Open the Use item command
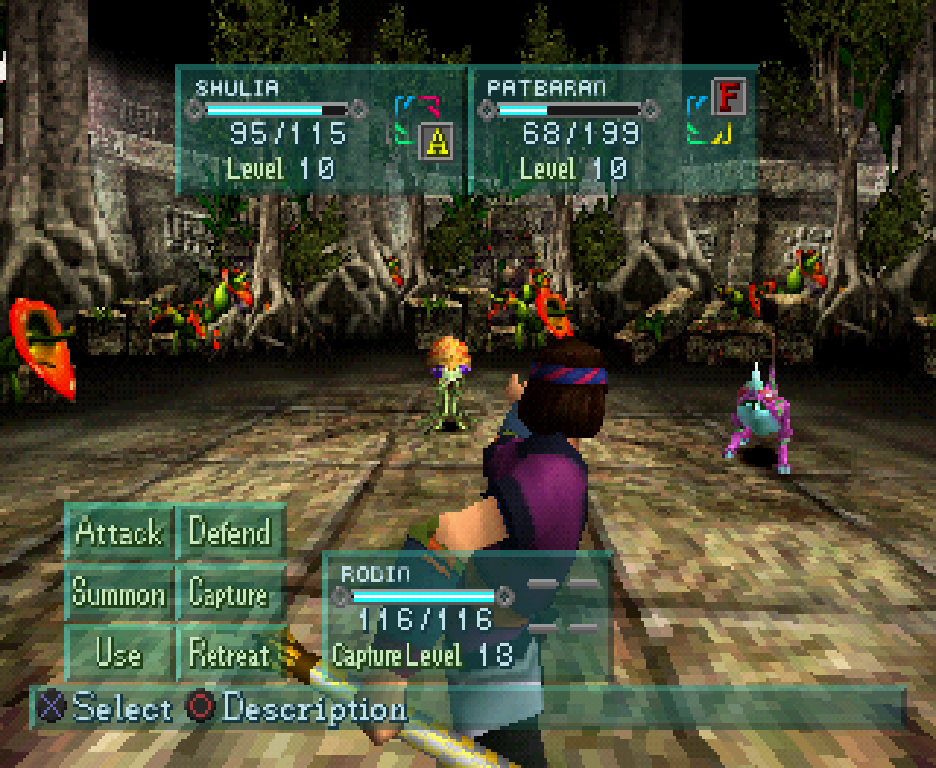The height and width of the screenshot is (768, 936). click(x=119, y=655)
